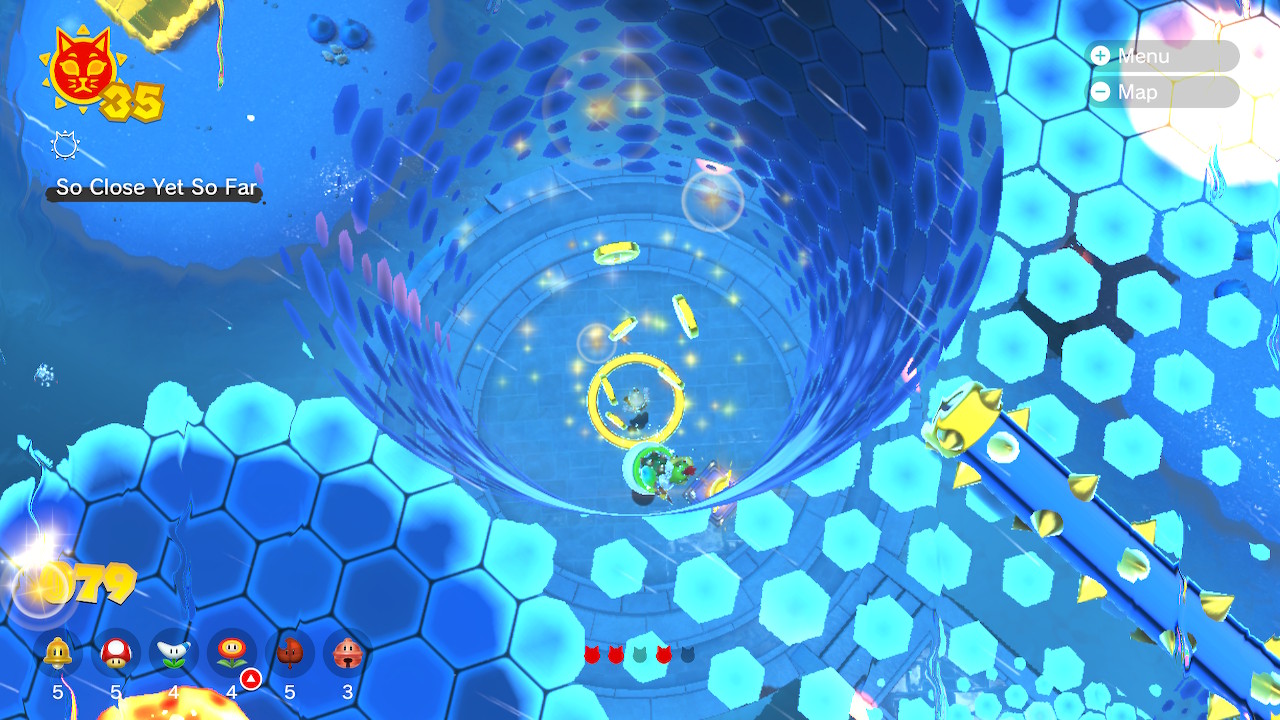Pick the Boomerang Flower item
This screenshot has width=1280, height=720.
(x=174, y=654)
